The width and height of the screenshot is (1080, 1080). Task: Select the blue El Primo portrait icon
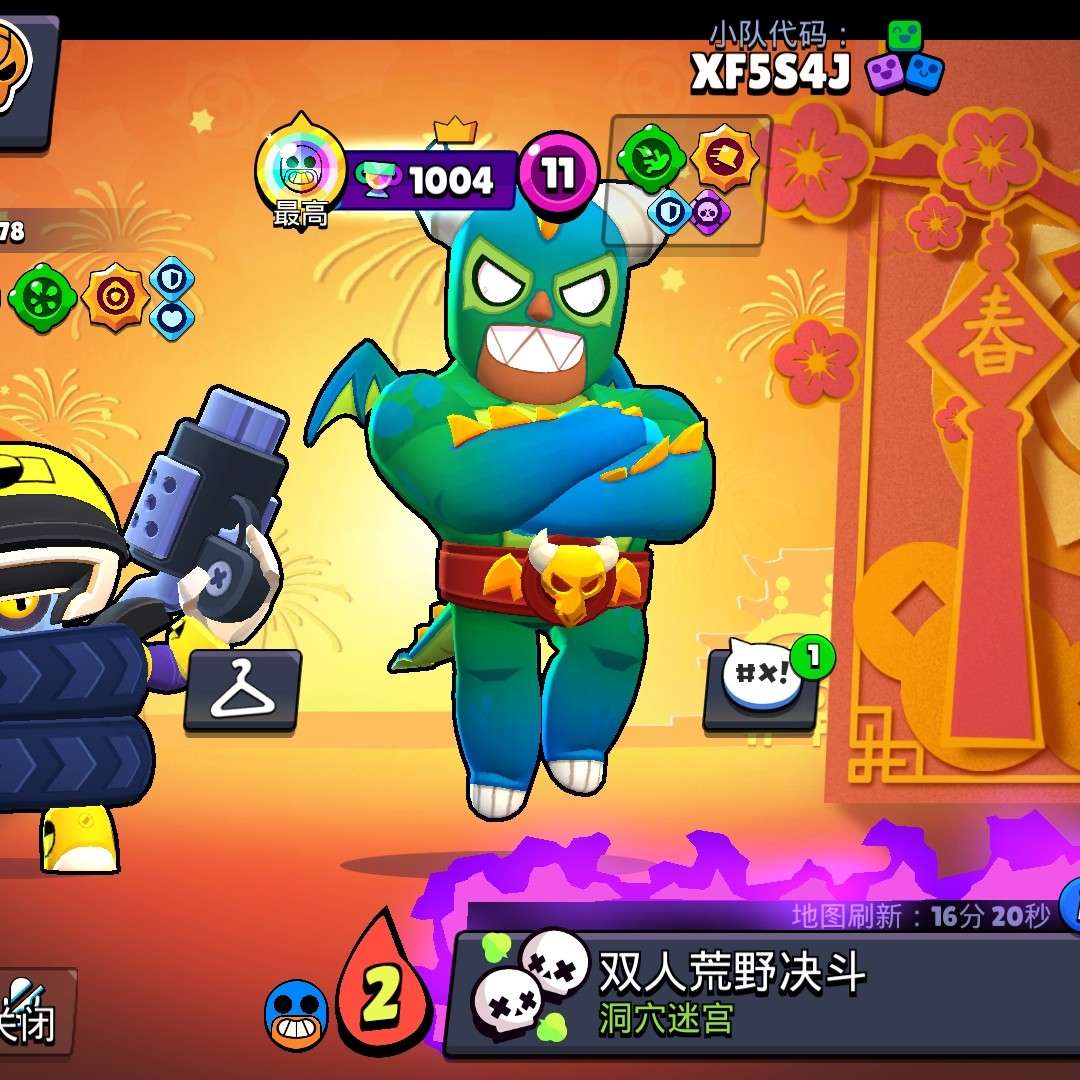[296, 1015]
